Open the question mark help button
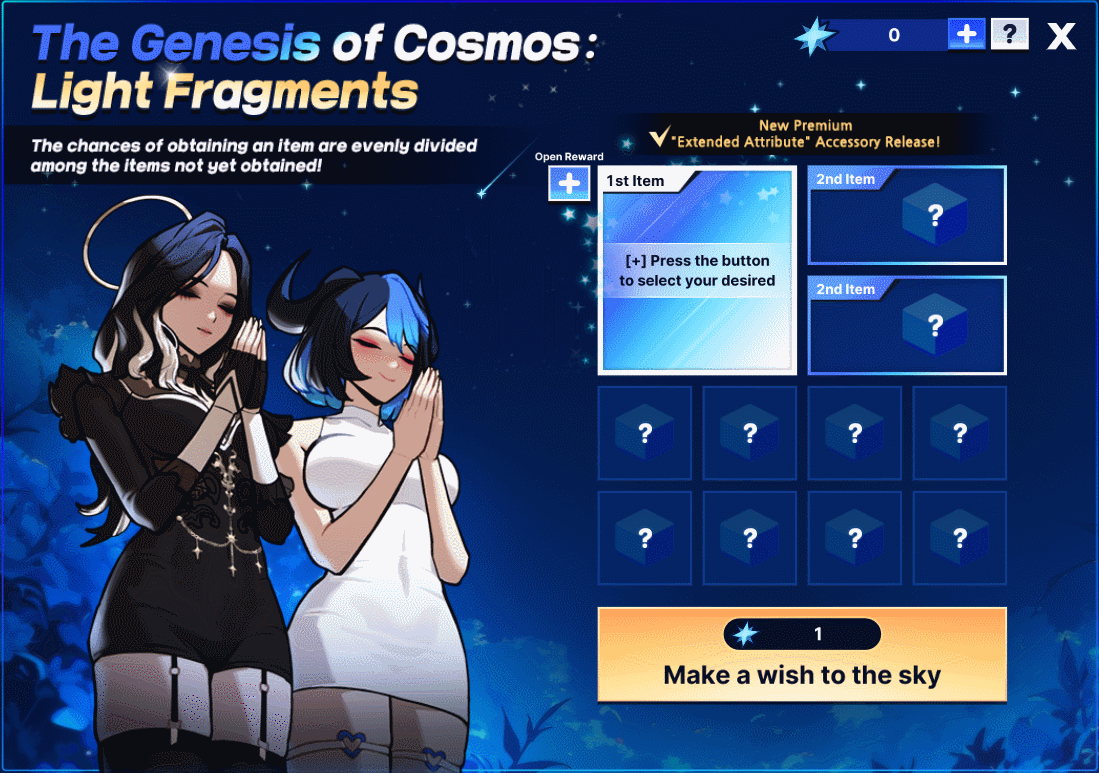Image resolution: width=1099 pixels, height=773 pixels. pos(1010,35)
